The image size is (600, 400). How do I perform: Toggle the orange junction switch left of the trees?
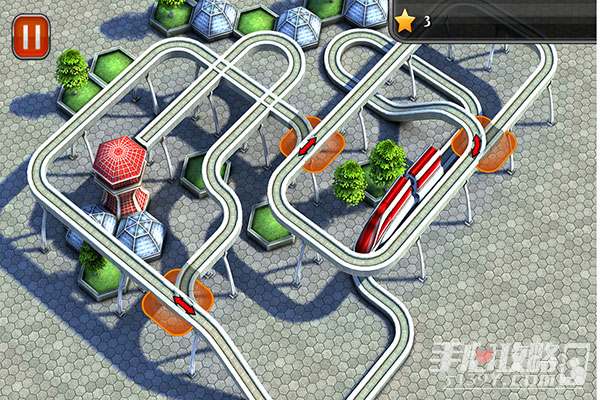pyautogui.click(x=308, y=147)
